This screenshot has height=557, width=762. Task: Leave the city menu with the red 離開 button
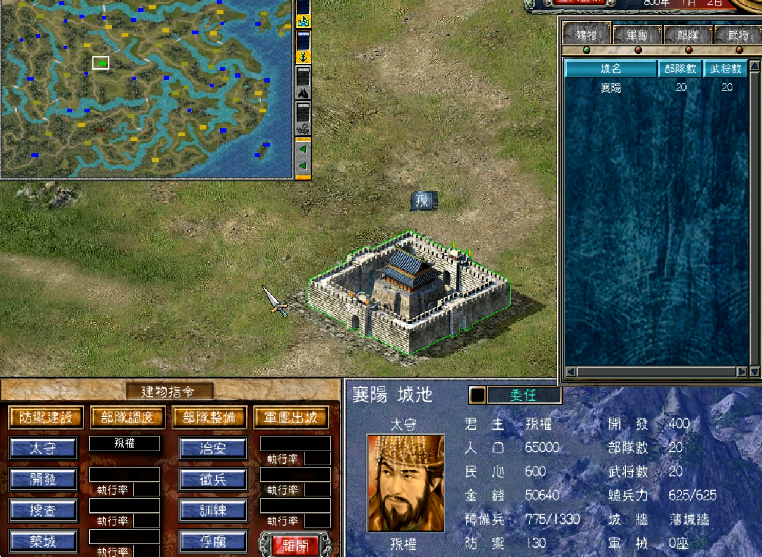295,543
